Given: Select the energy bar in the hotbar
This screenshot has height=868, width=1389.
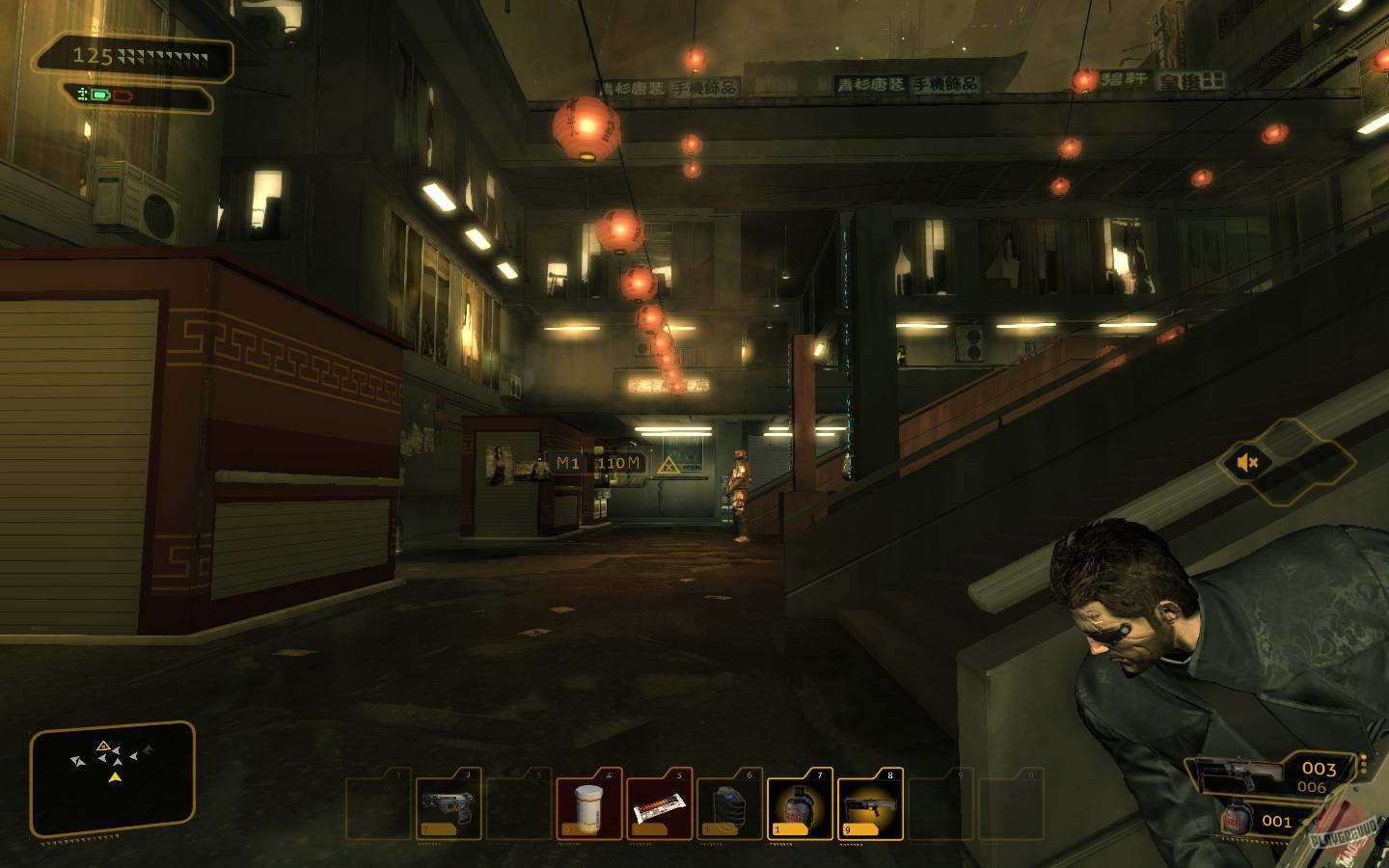Looking at the screenshot, I should (659, 806).
